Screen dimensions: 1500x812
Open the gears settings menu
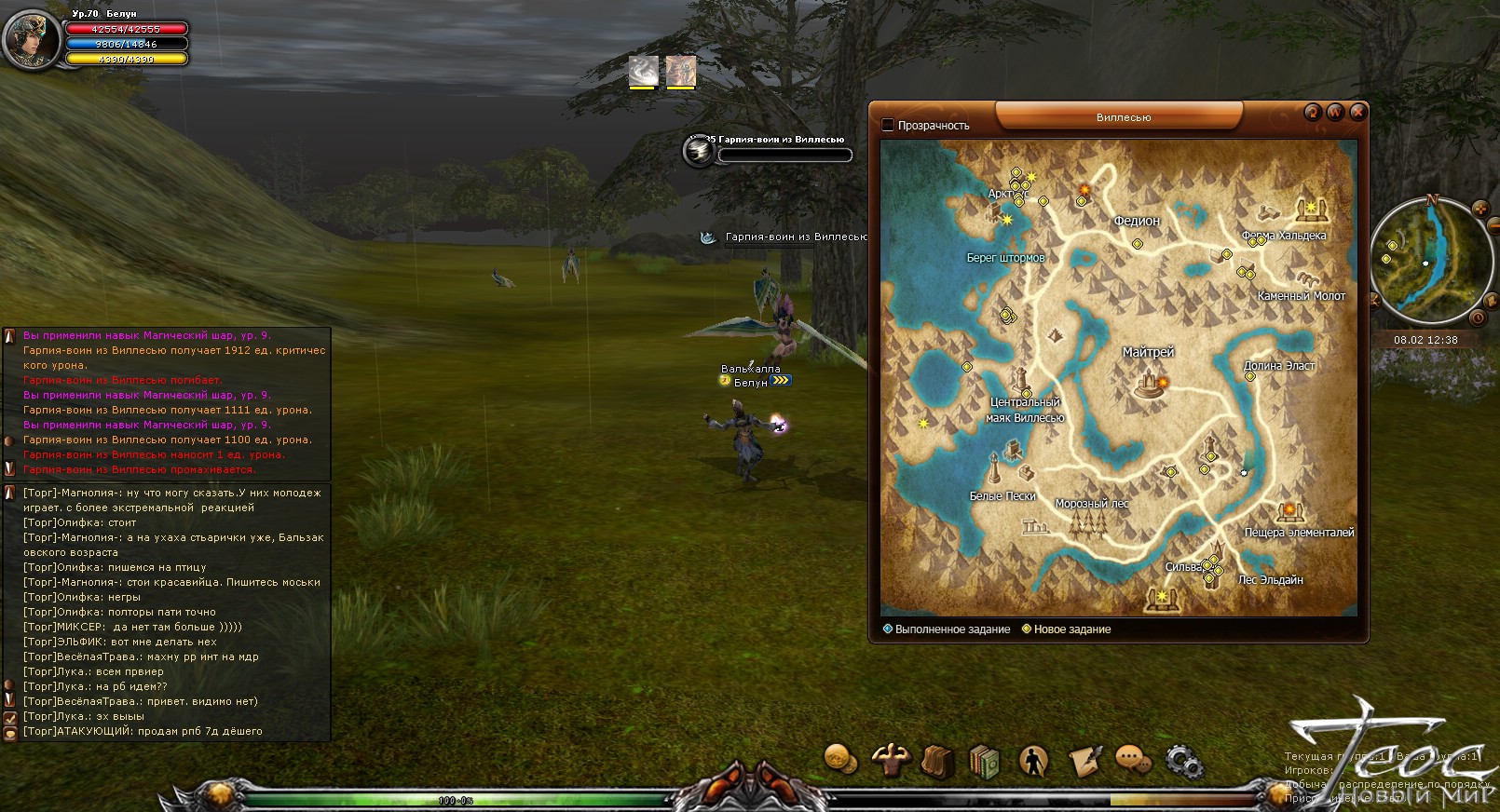pyautogui.click(x=1183, y=762)
